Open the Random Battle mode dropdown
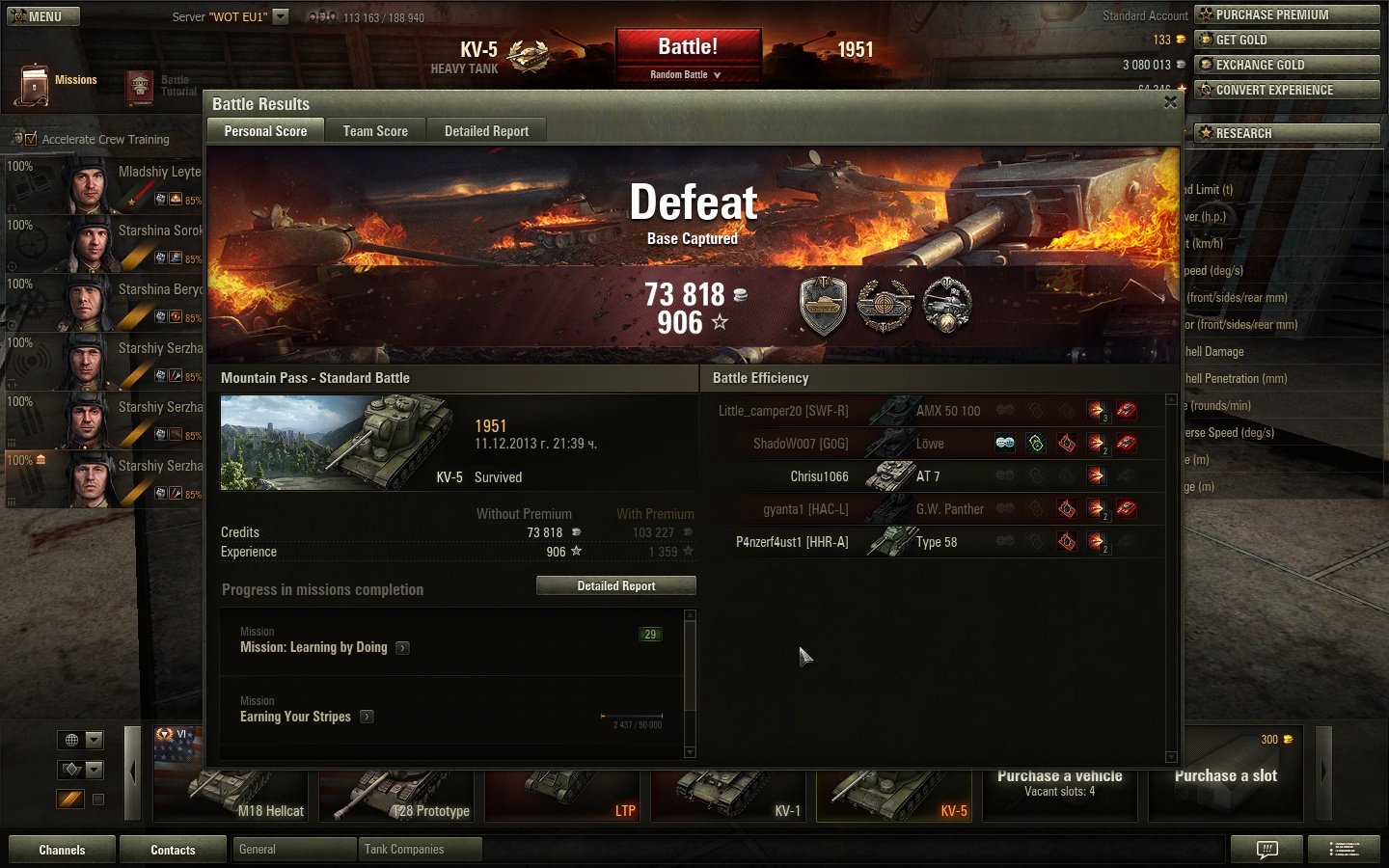 (688, 74)
